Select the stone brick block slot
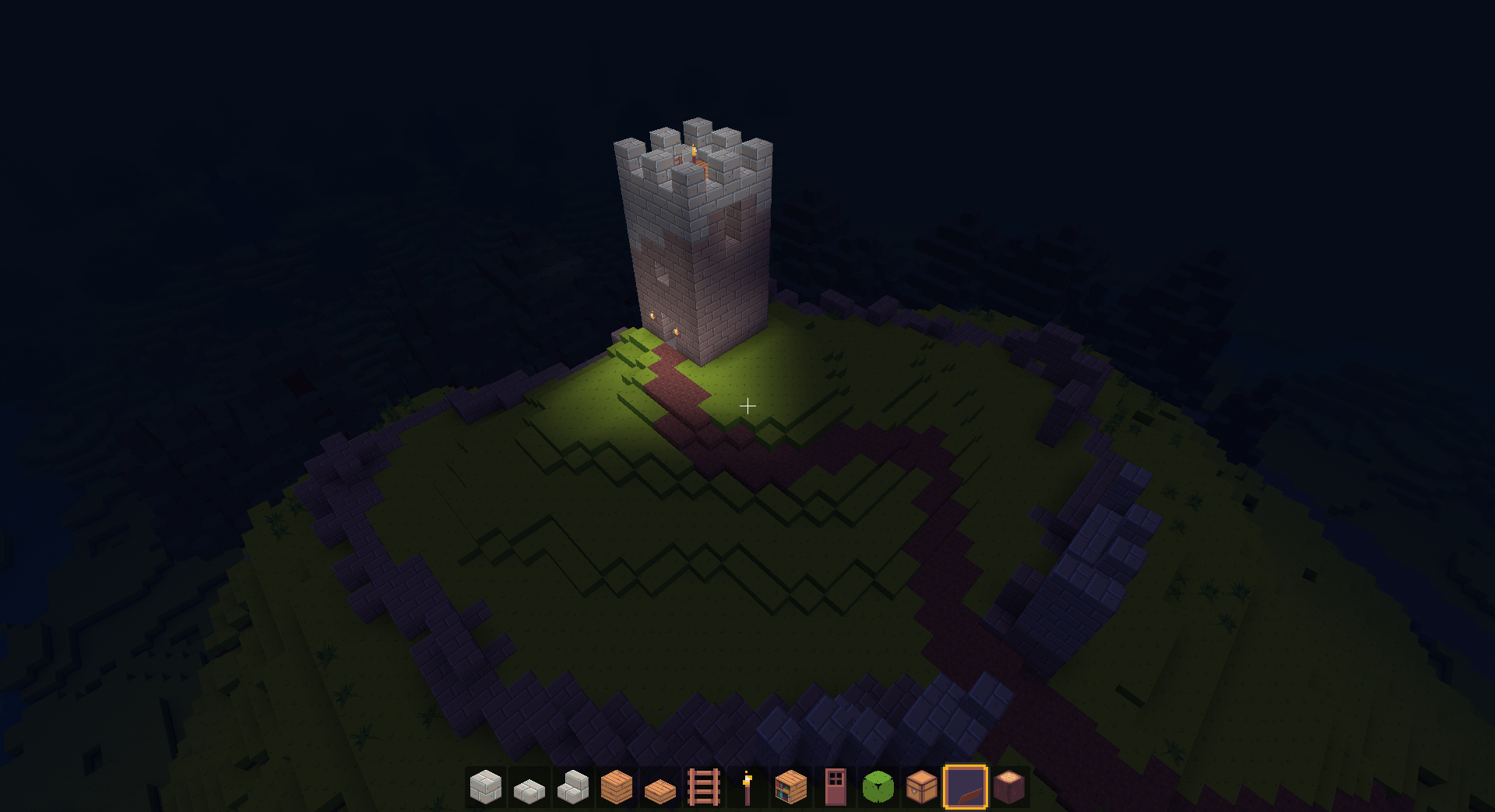Screen dimensions: 1495x812 coord(486,787)
